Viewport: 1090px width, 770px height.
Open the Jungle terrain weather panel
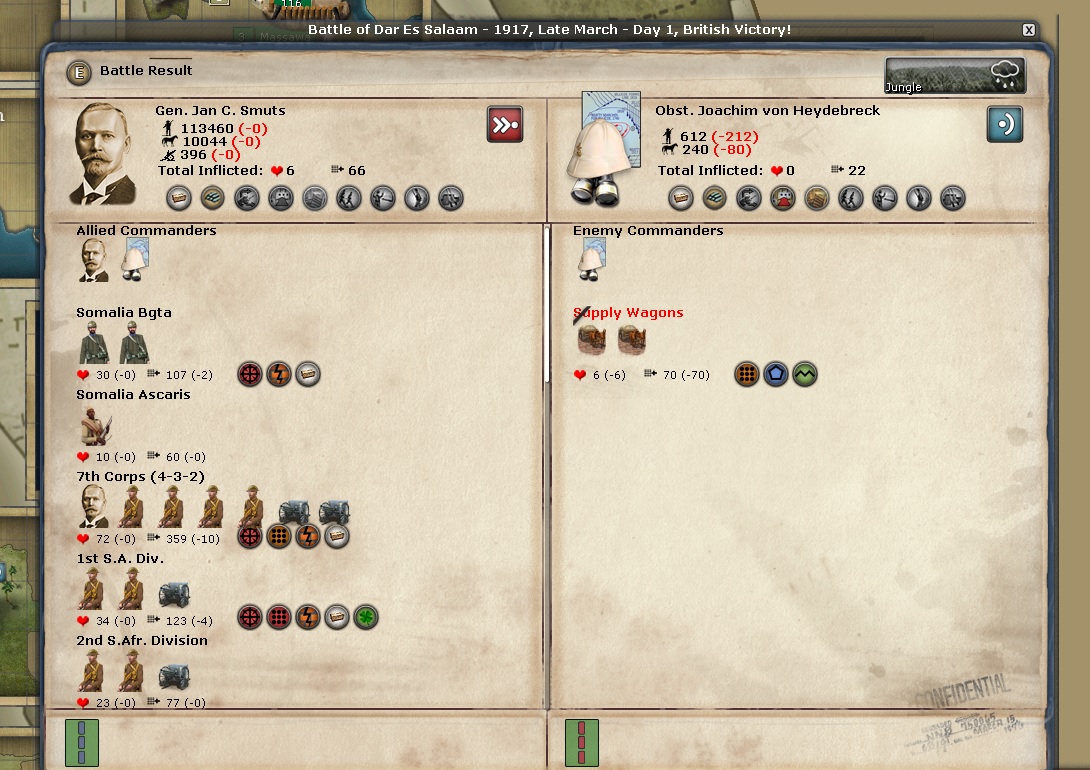pyautogui.click(x=954, y=75)
